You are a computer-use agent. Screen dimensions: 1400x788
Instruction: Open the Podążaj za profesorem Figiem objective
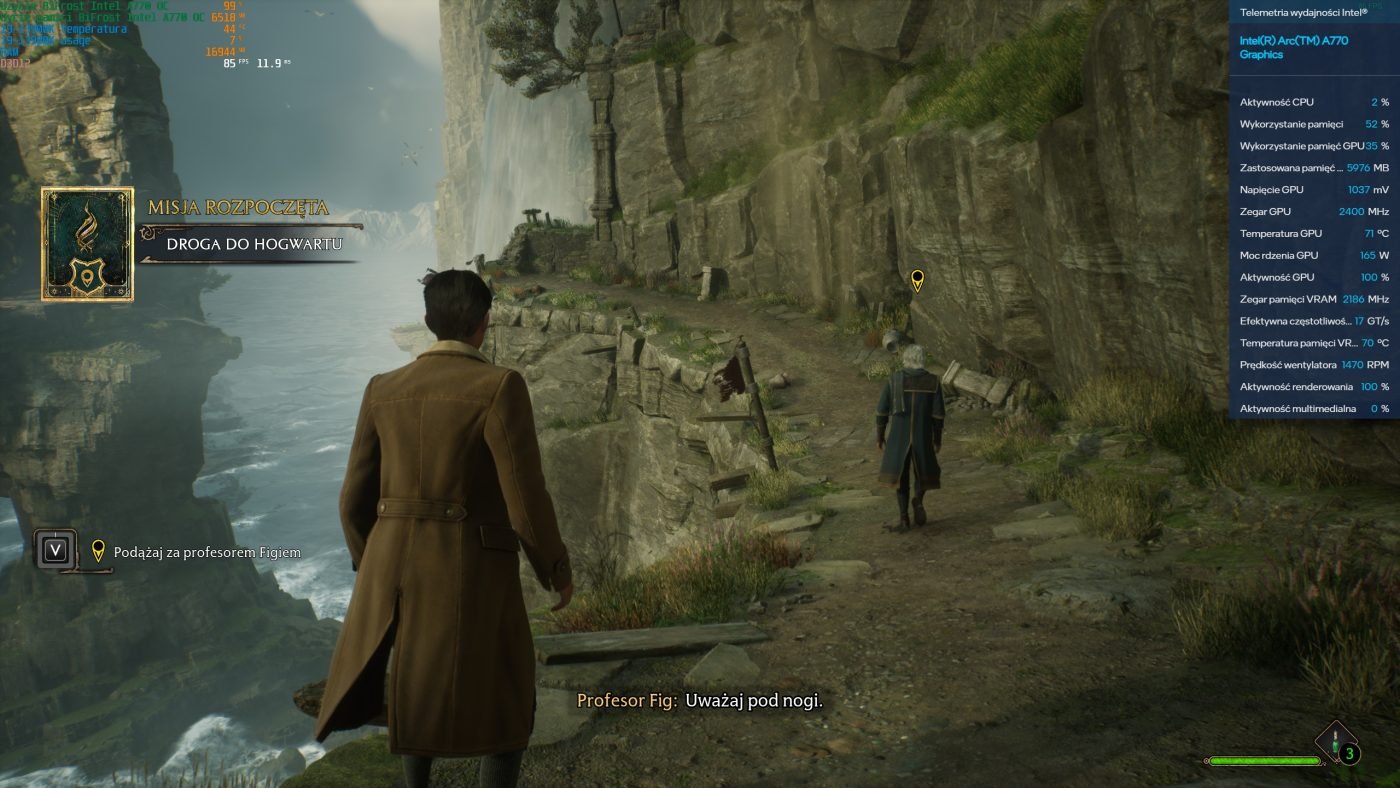(207, 552)
